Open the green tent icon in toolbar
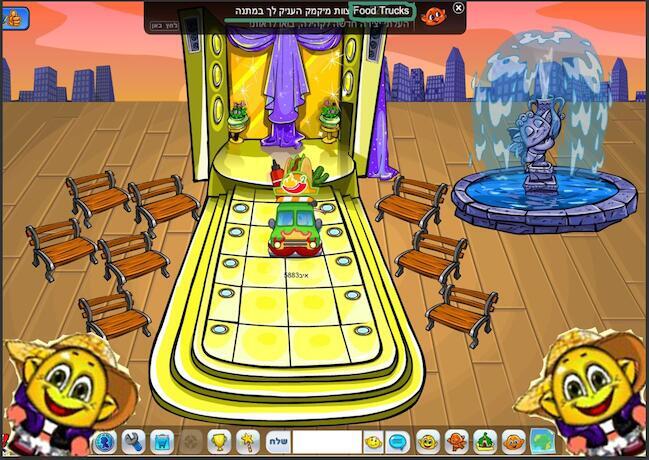649x460 pixels. tap(485, 441)
